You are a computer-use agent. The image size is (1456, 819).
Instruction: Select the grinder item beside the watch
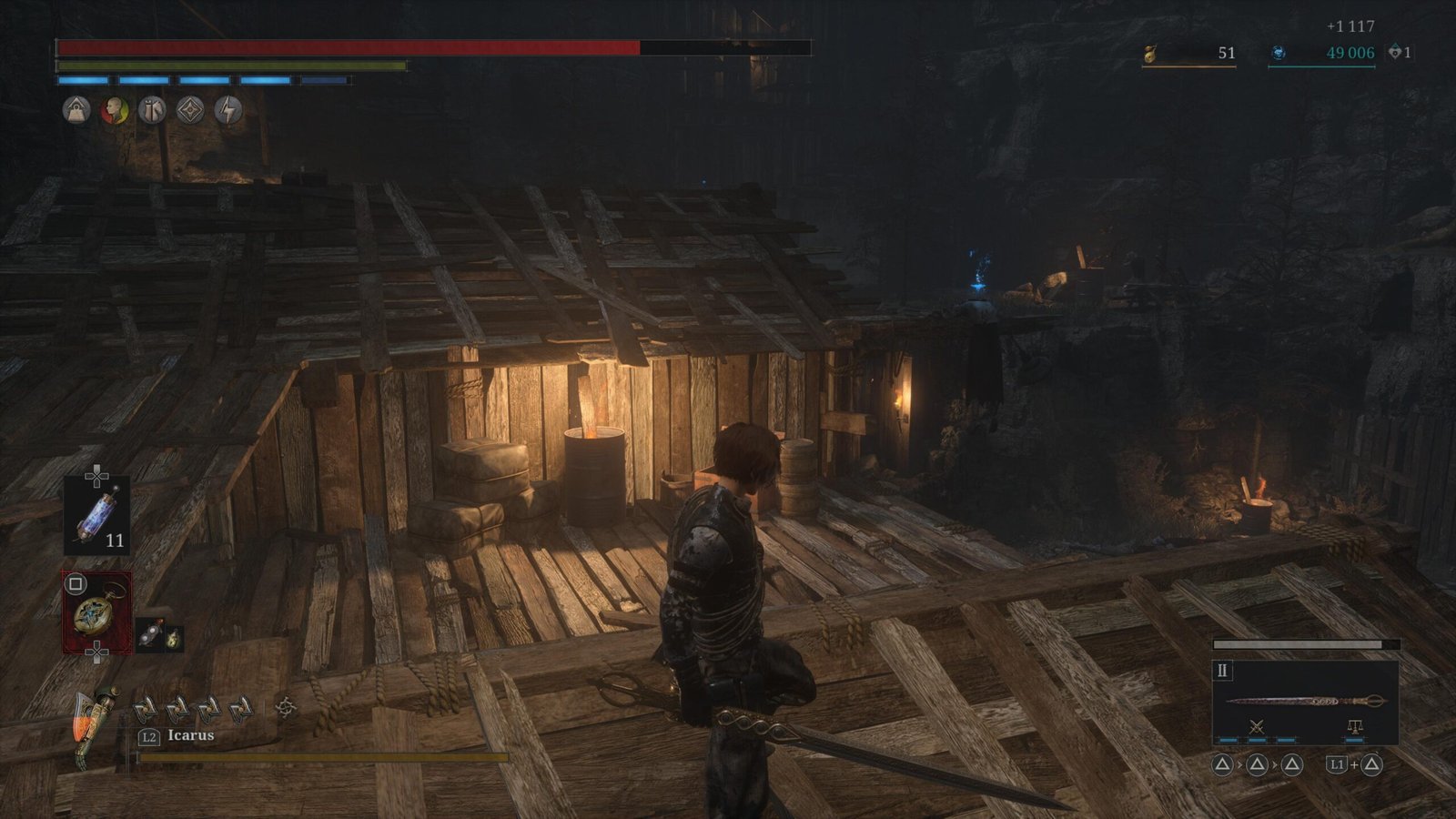(x=149, y=635)
